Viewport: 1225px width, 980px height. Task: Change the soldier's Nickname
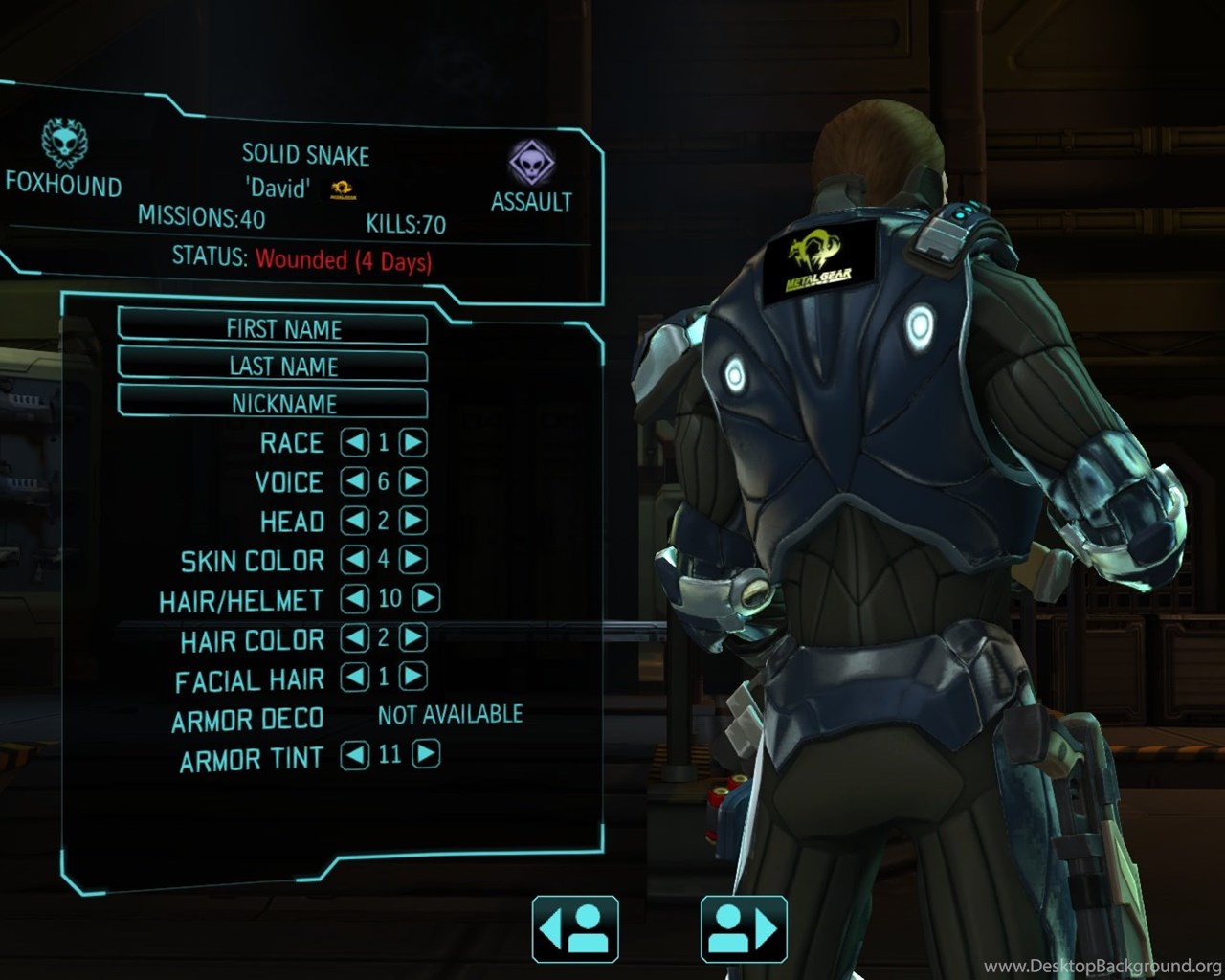(x=273, y=403)
